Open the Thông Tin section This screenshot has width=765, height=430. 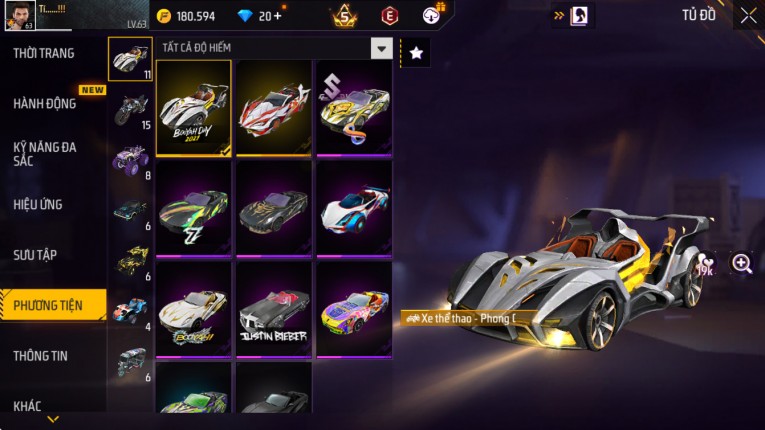point(40,355)
